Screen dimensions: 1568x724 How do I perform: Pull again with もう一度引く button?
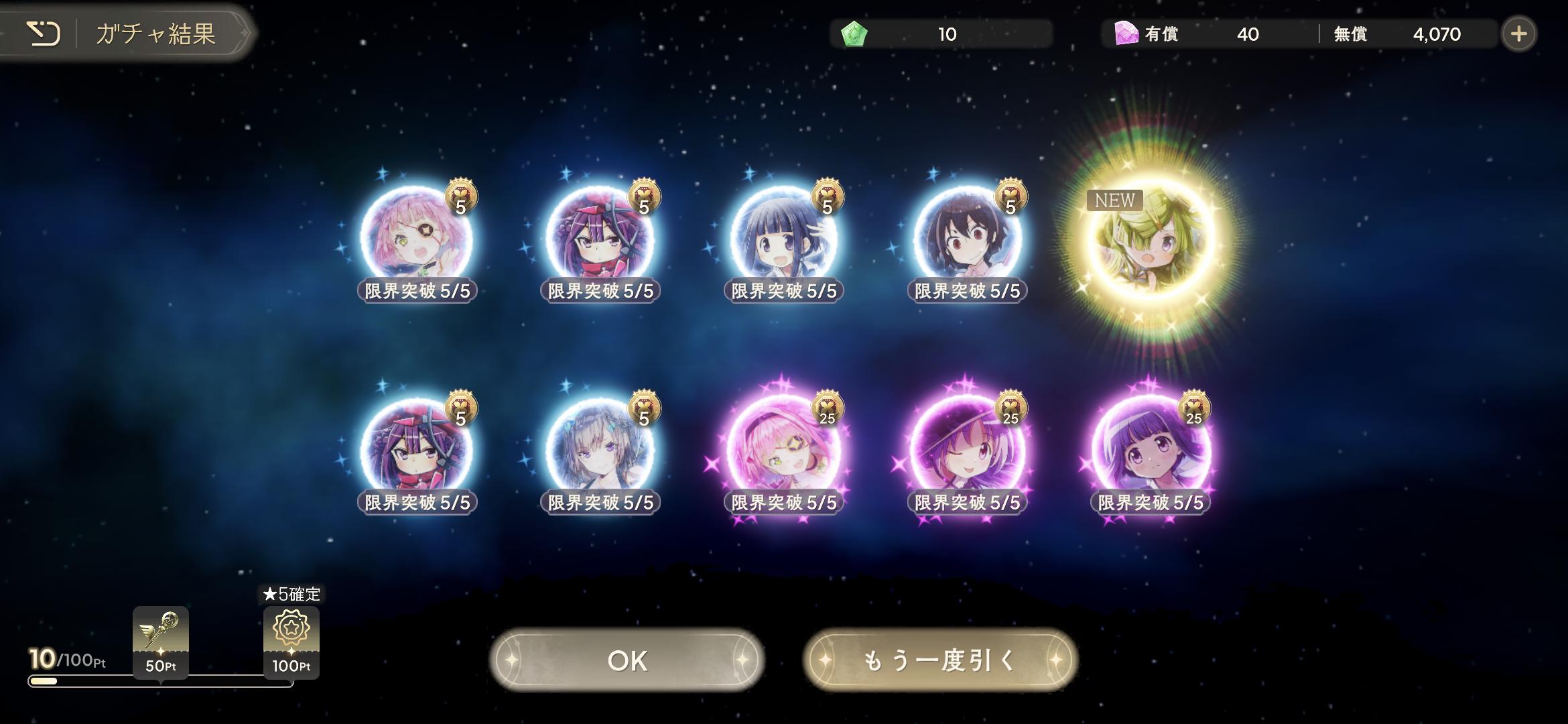[939, 660]
